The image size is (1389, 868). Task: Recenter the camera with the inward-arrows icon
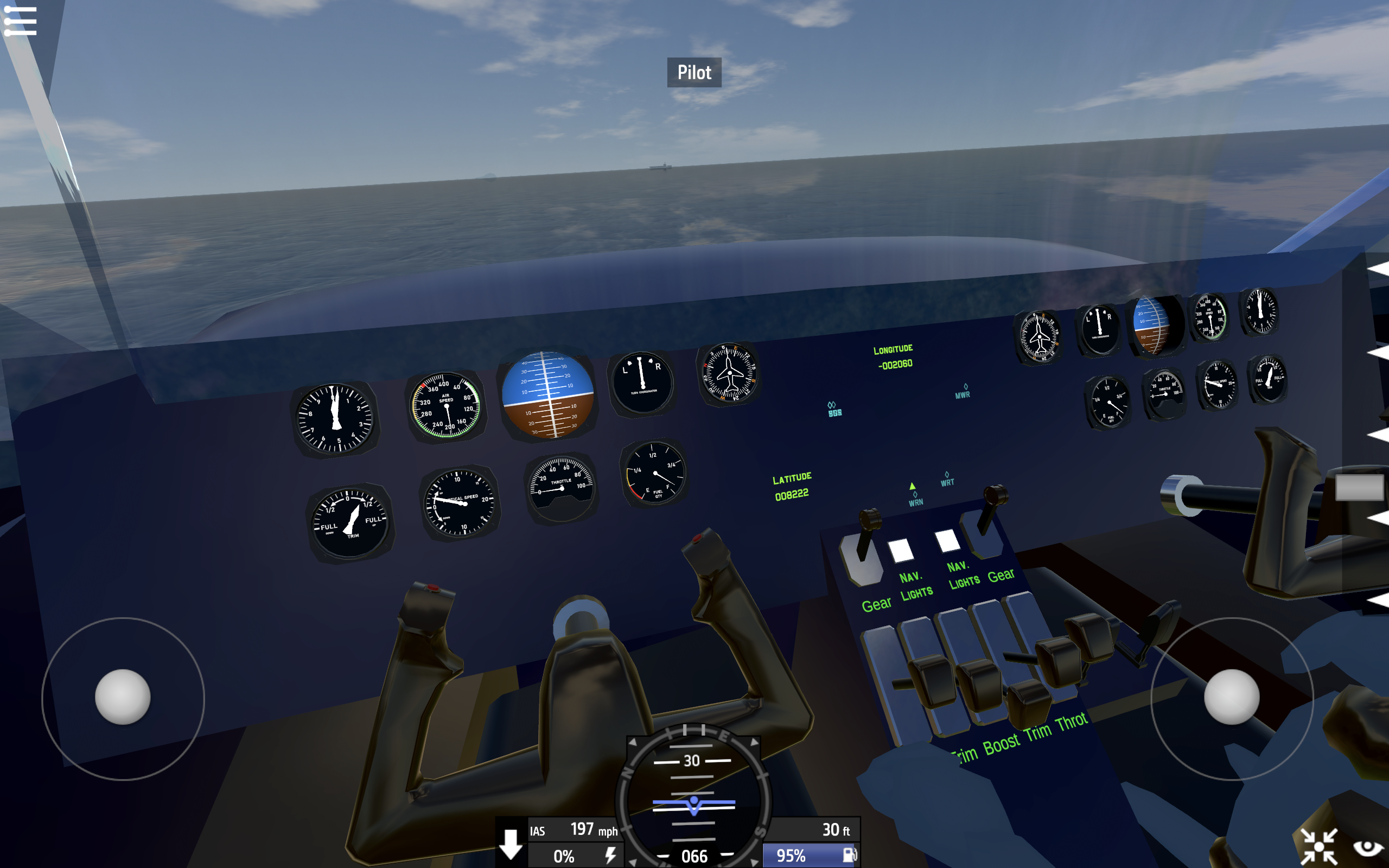tap(1318, 846)
